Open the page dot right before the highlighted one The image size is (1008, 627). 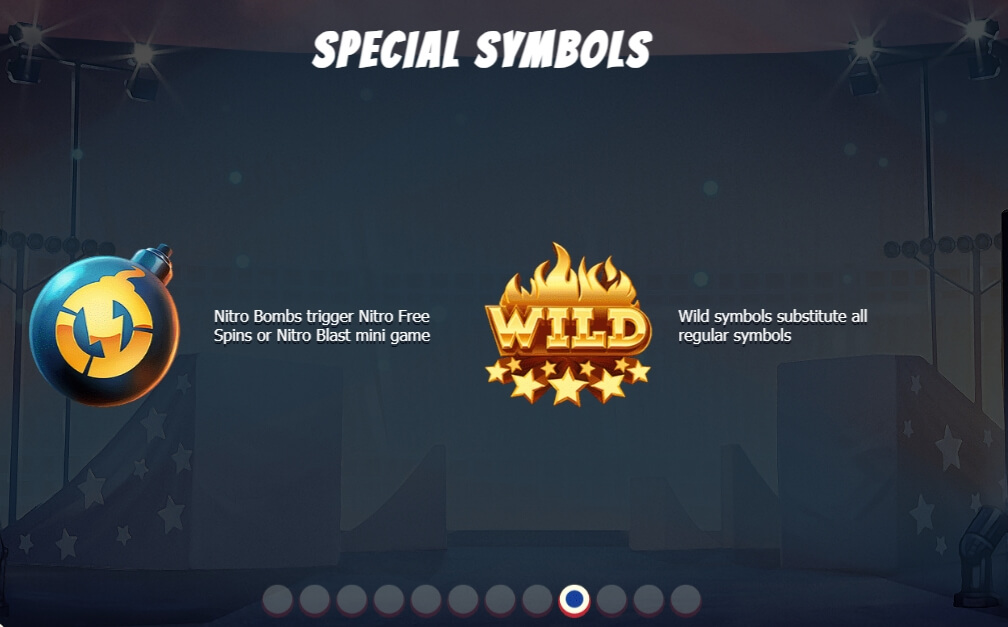click(537, 600)
